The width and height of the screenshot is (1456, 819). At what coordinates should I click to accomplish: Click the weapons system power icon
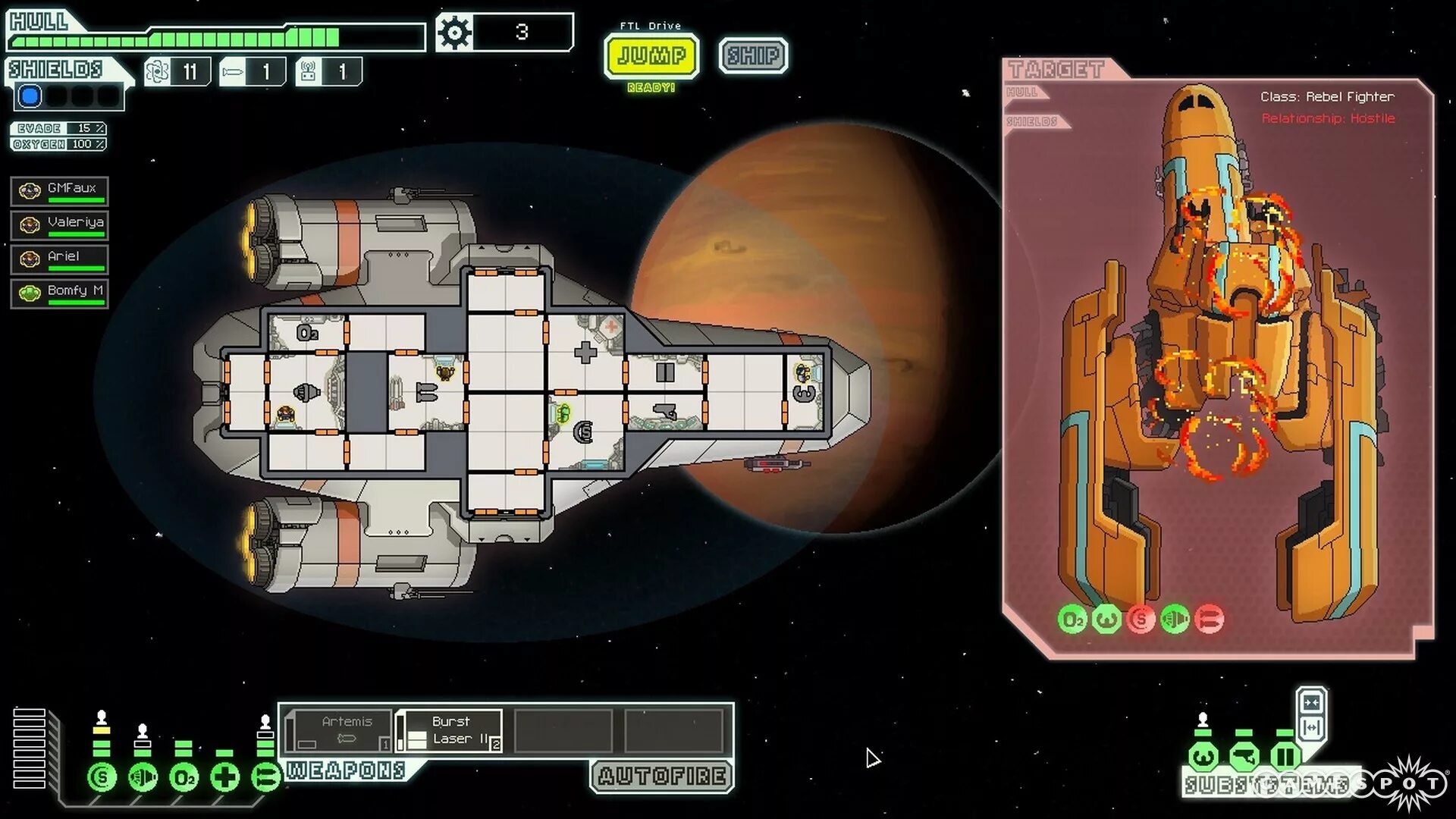265,777
